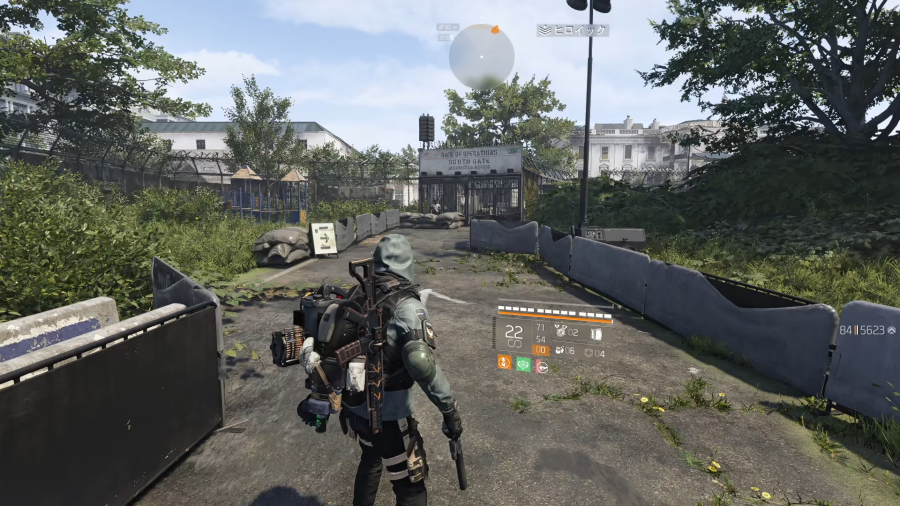Activate the pink skill icon

coord(541,365)
